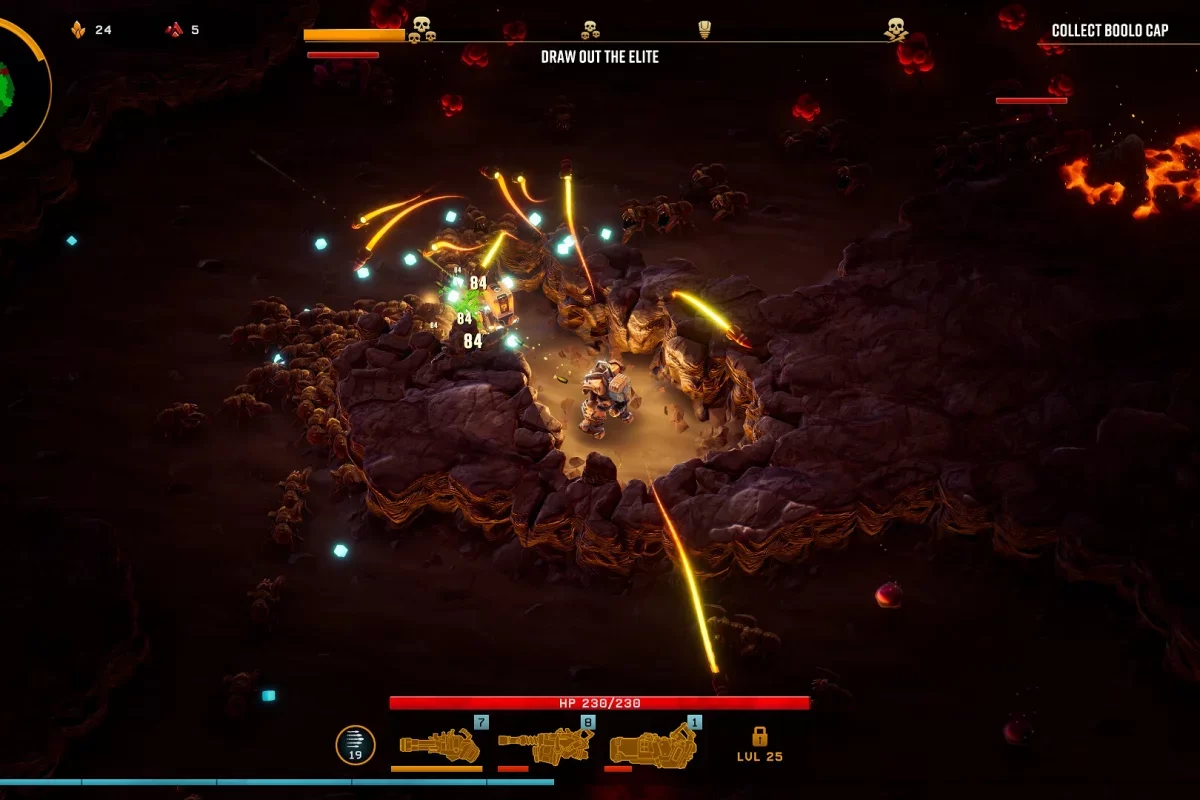Select the level 1 heavy weapon slot

[652, 743]
